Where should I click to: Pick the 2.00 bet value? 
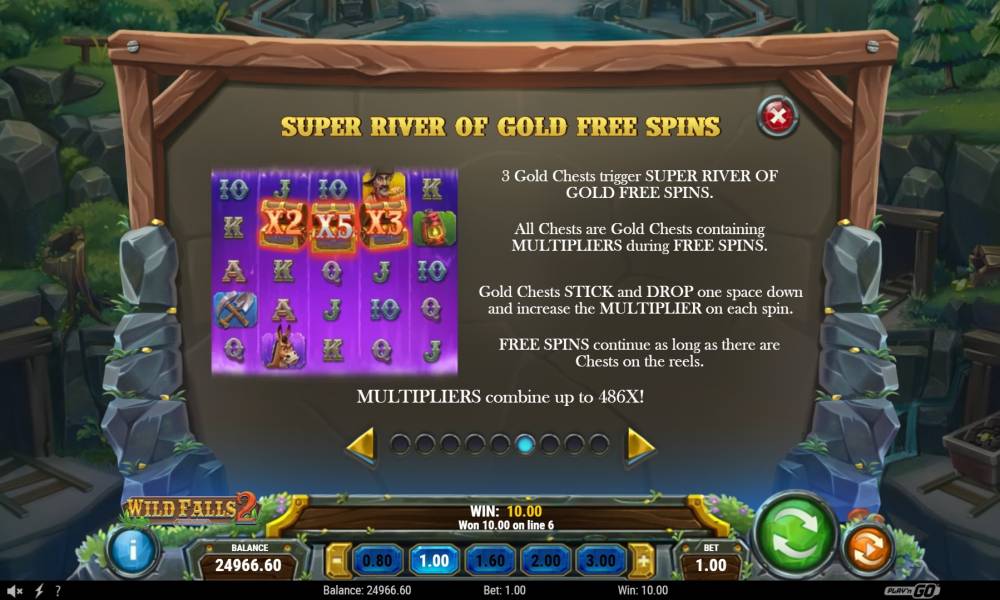[x=546, y=561]
